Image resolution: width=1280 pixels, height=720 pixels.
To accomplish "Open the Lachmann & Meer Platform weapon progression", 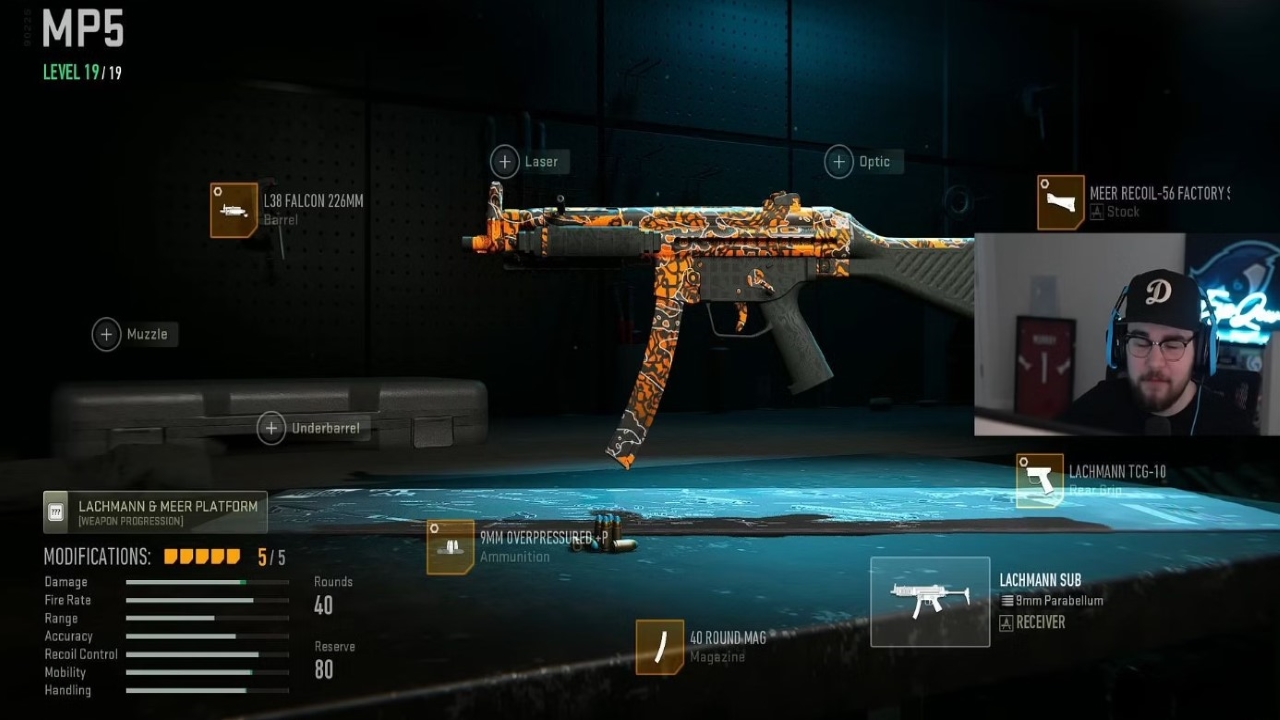I will 154,511.
